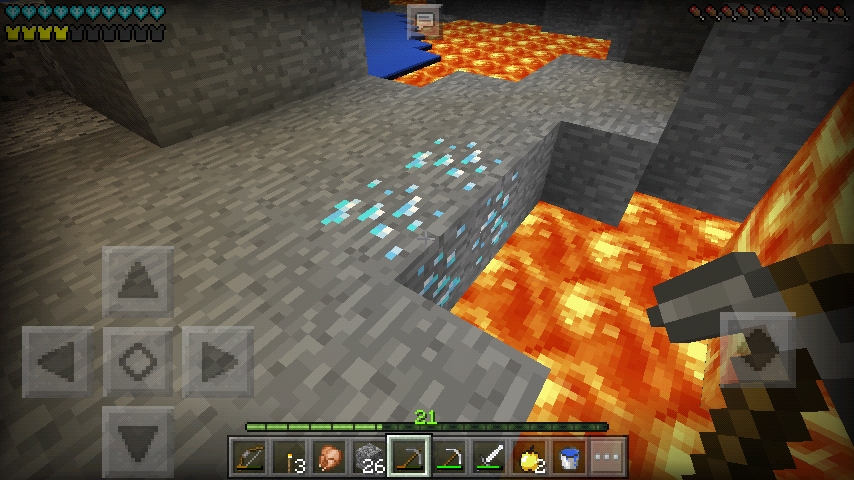Screen dimensions: 854x480
Task: Equip the sword from the hotbar
Action: coord(488,458)
